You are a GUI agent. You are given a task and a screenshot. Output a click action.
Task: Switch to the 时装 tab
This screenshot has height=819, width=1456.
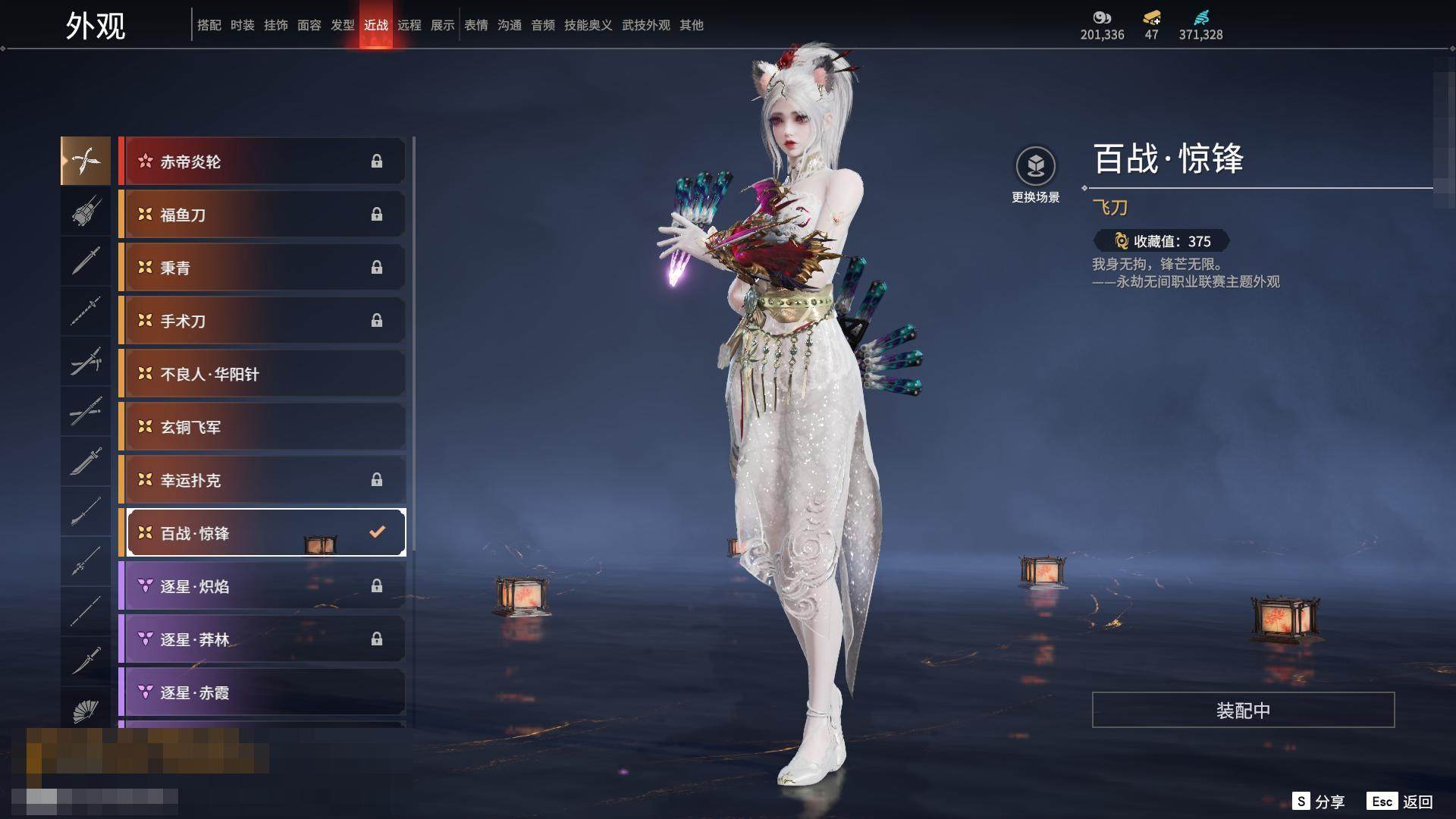[x=243, y=25]
